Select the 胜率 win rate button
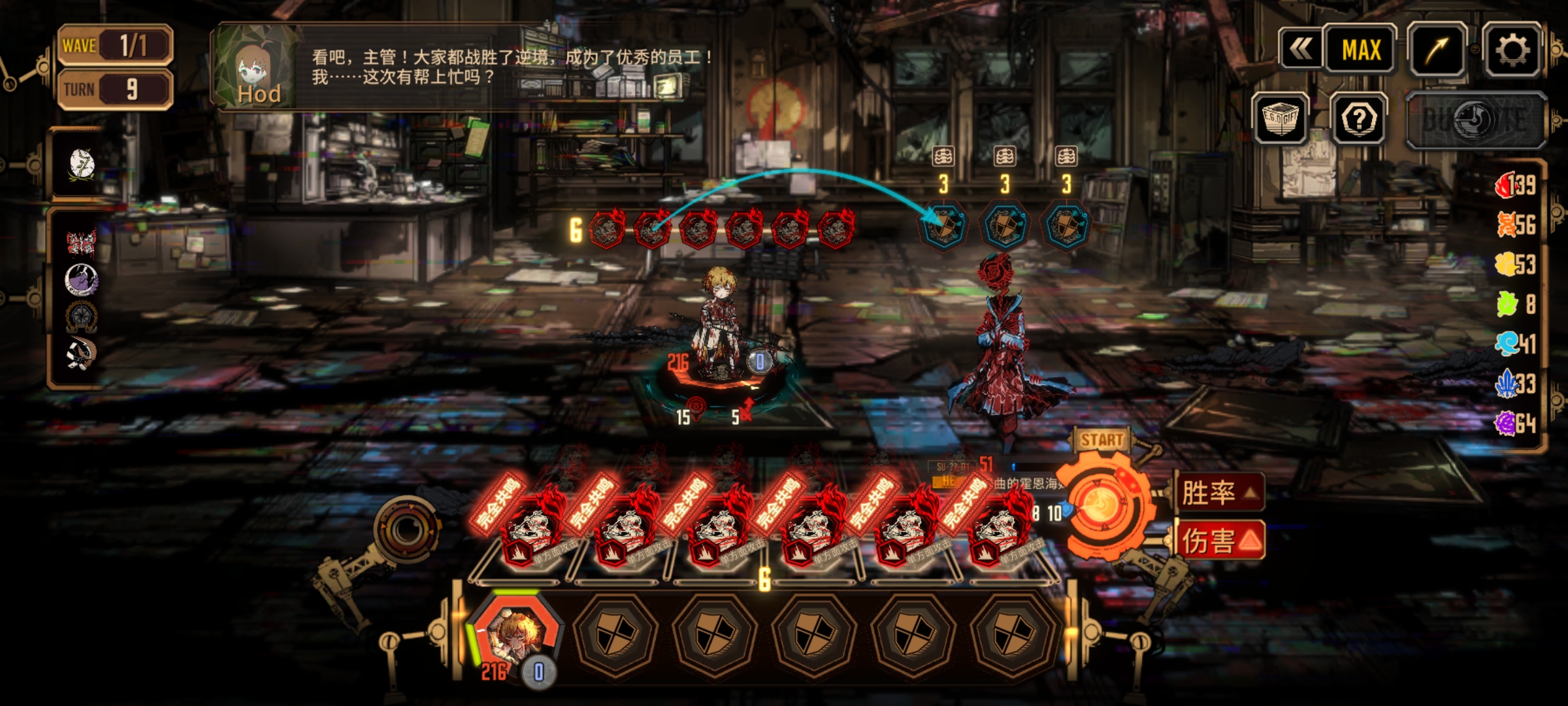 tap(1219, 492)
